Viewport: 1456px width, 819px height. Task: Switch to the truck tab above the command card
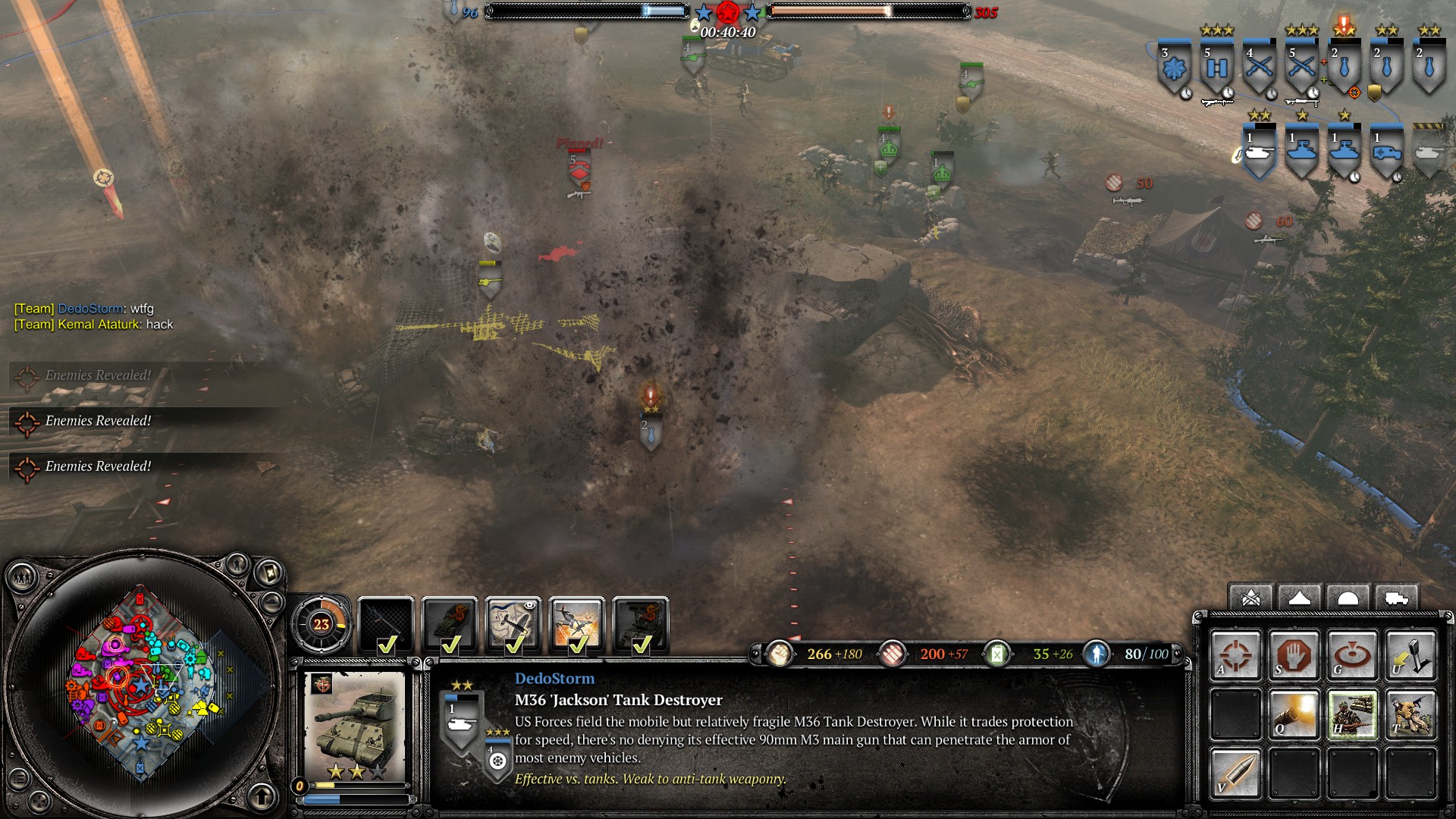point(1395,598)
